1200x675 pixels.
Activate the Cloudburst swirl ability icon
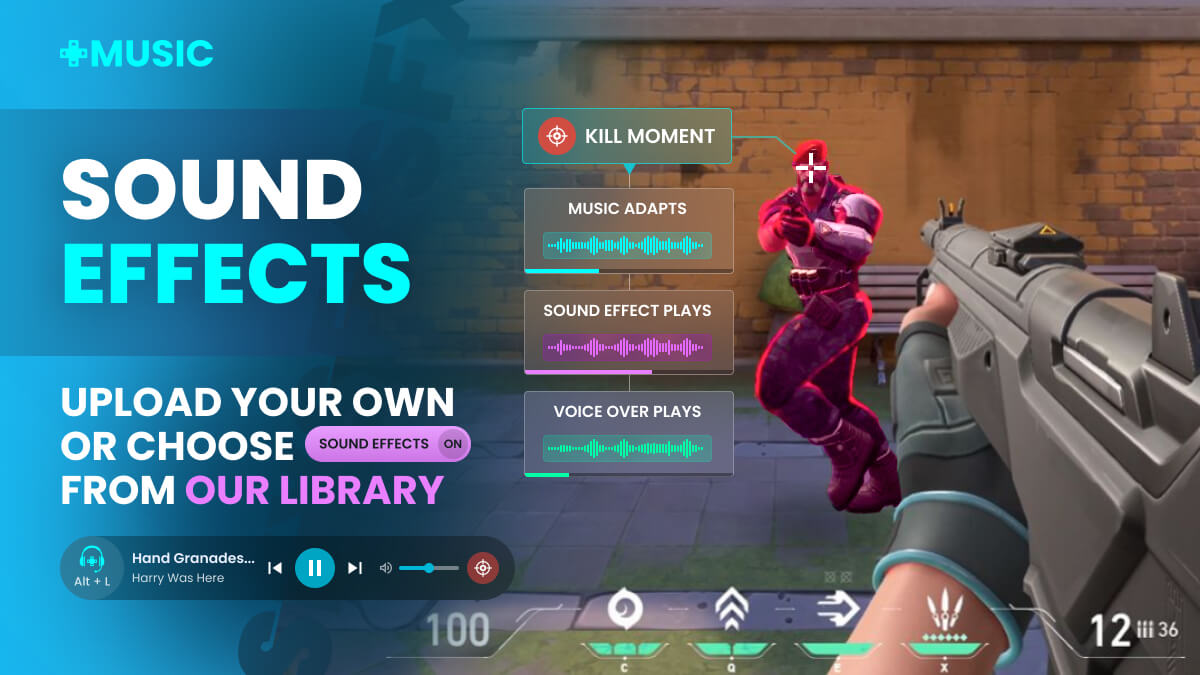(x=626, y=610)
